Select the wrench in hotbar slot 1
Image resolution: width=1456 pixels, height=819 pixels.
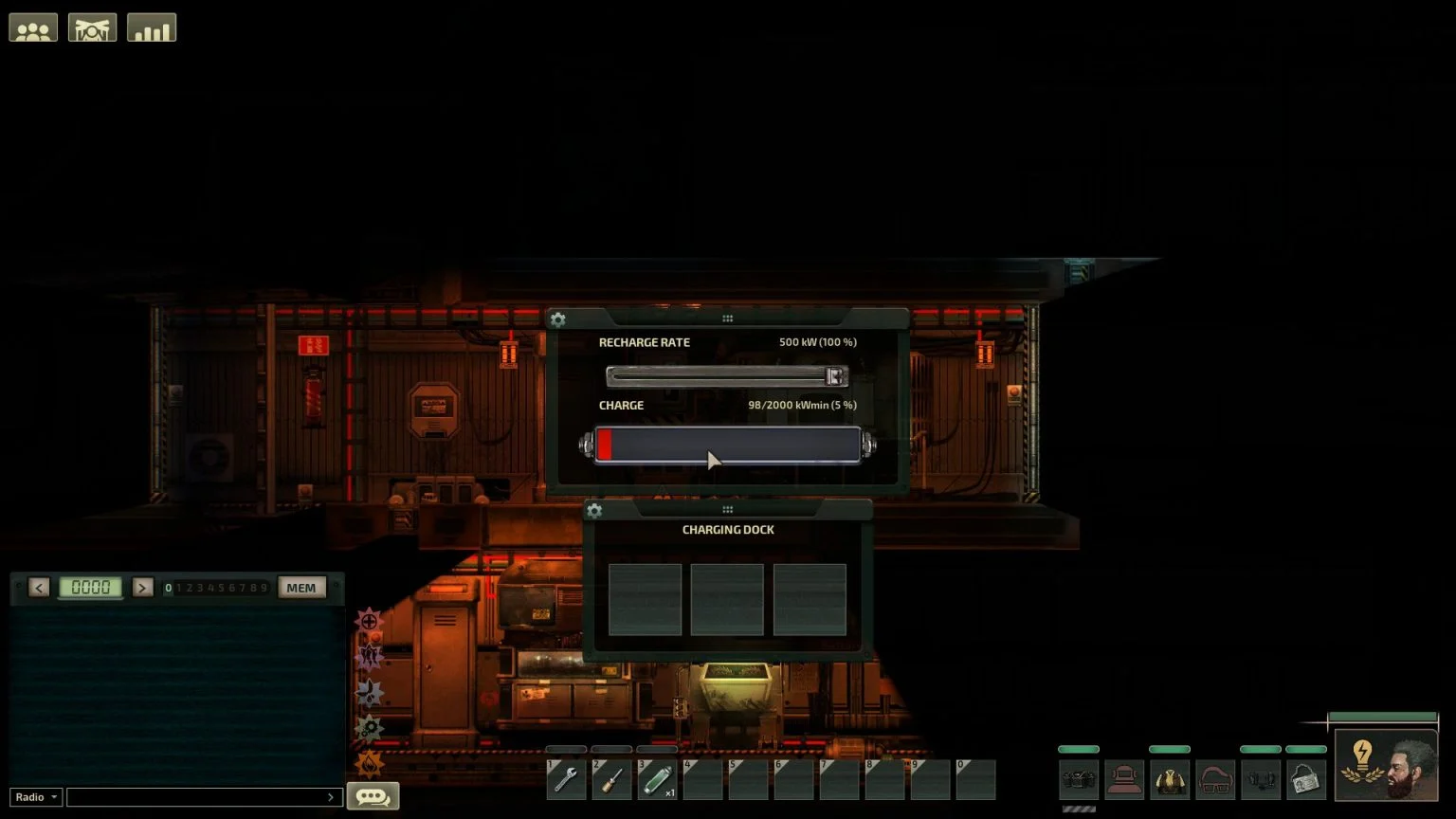point(566,779)
